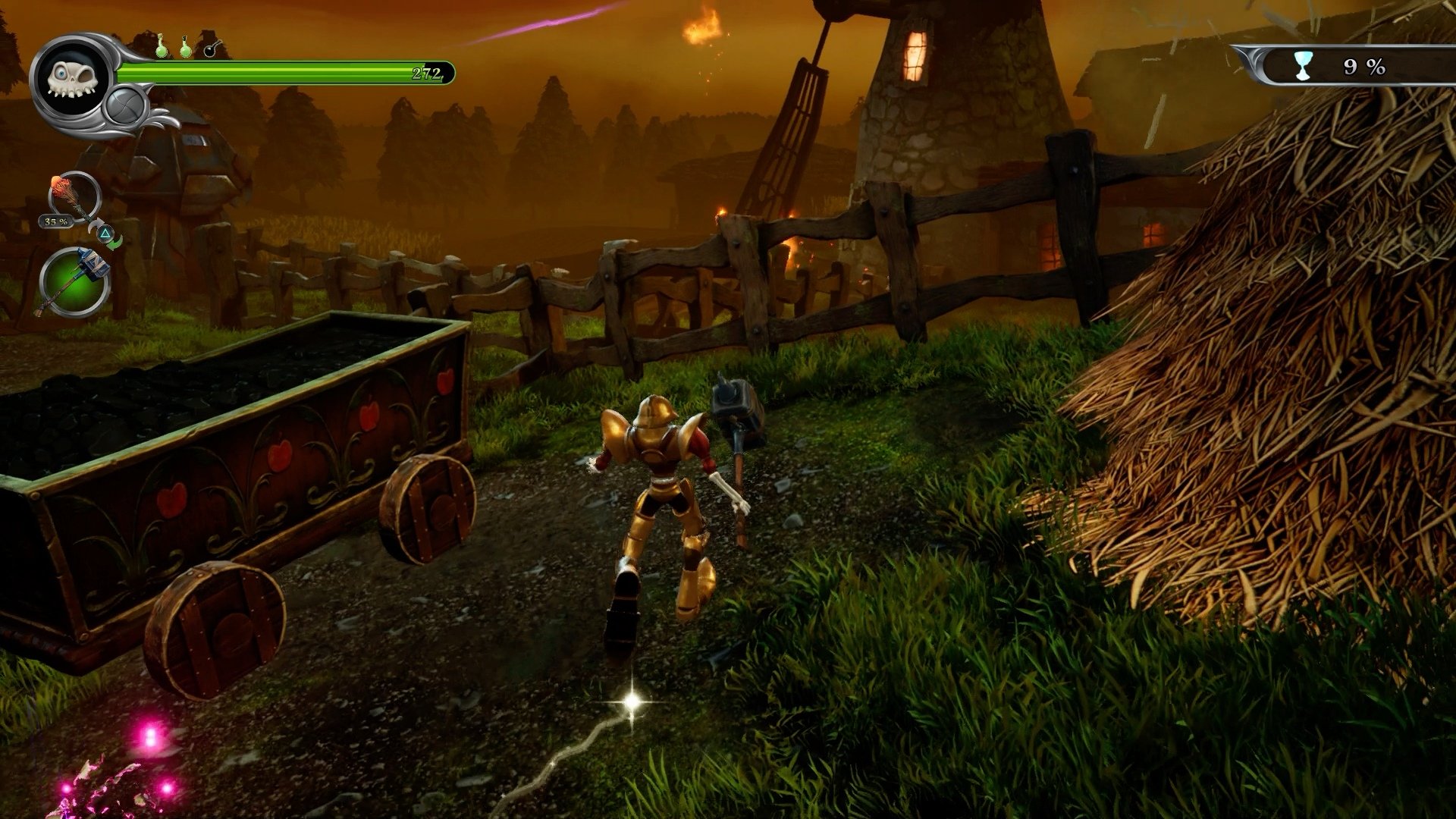Select the top-left health status panel
This screenshot has height=819, width=1456.
227,76
